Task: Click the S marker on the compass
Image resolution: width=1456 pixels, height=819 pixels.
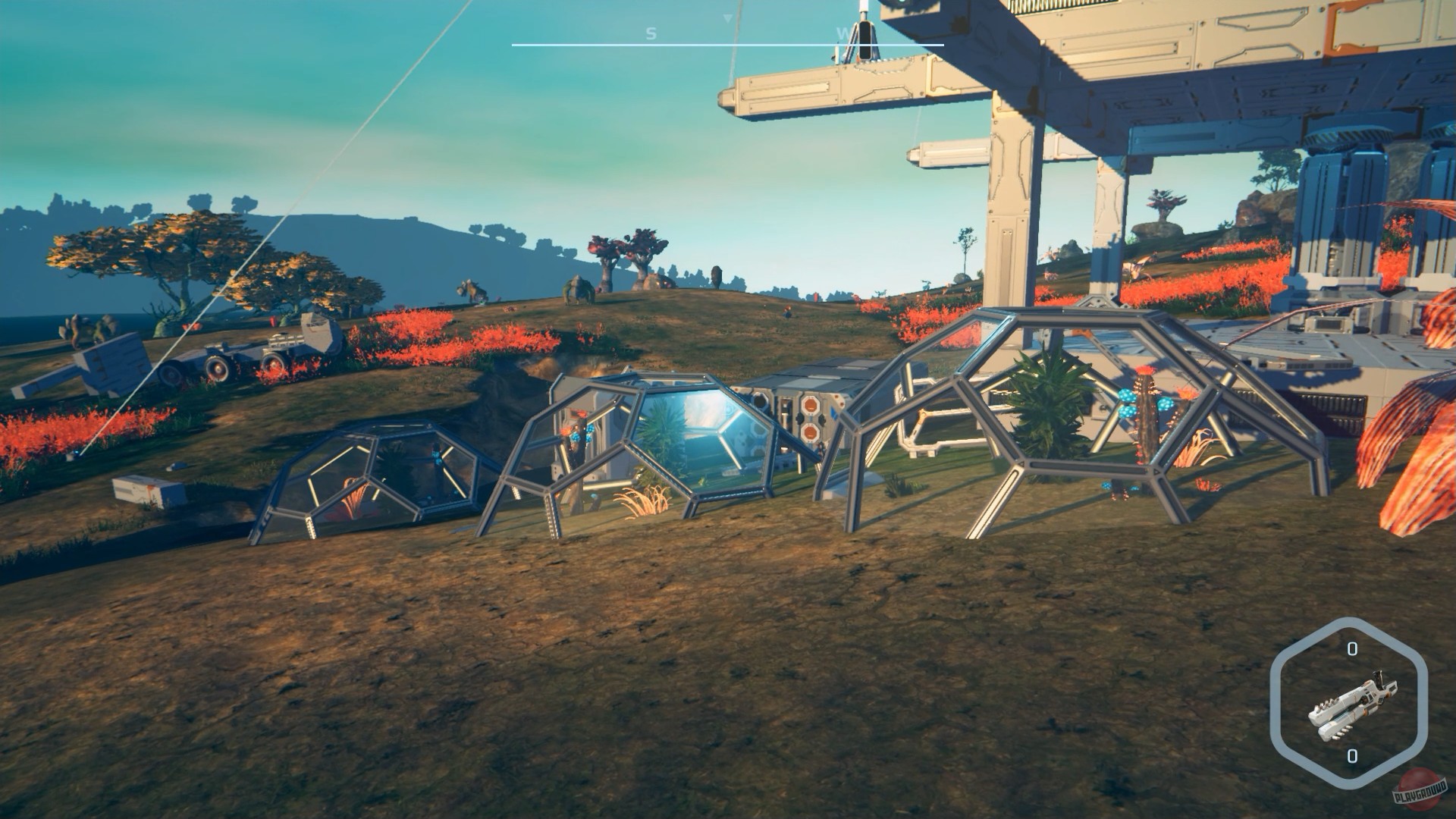Action: click(651, 32)
